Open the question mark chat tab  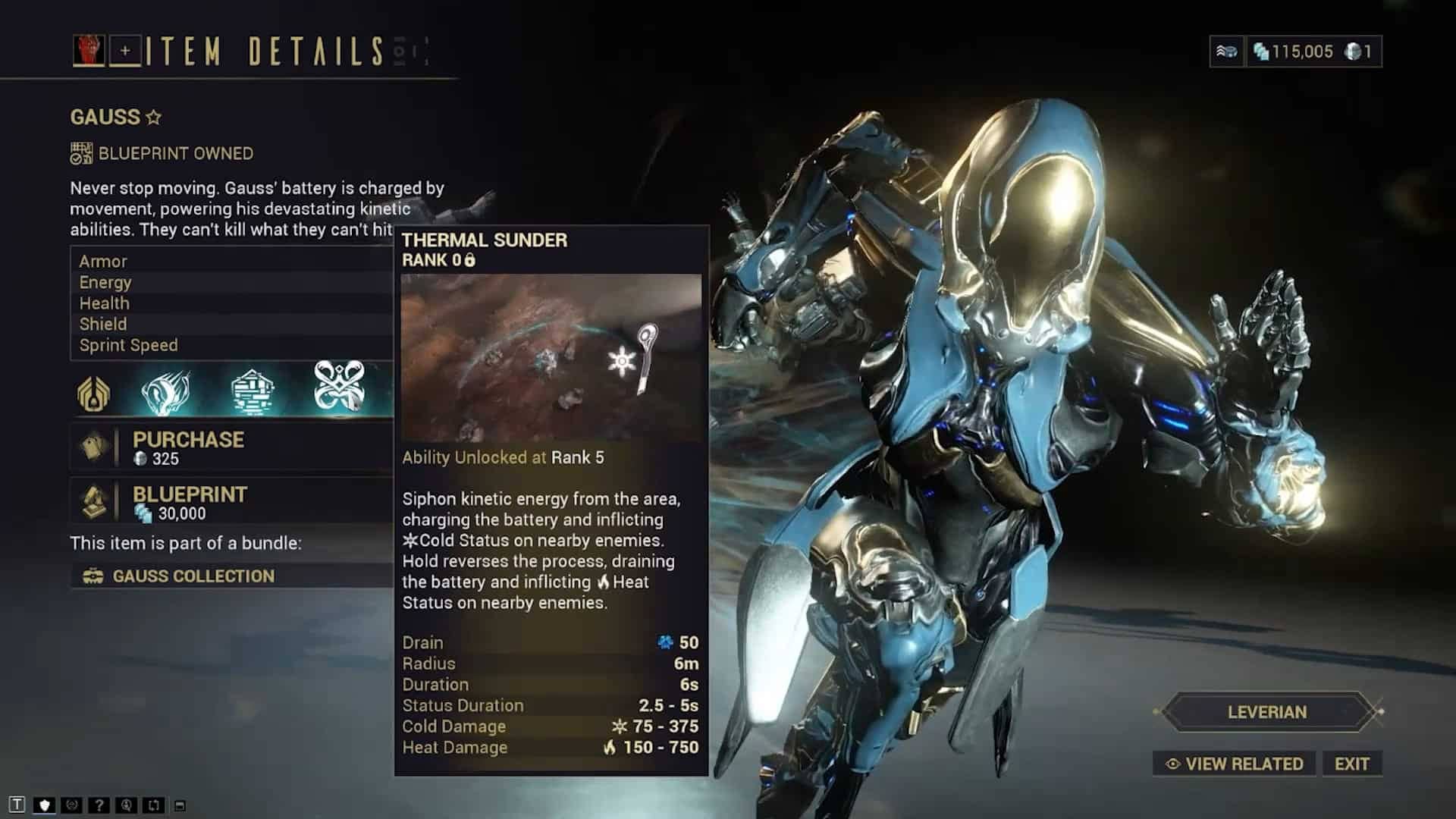(x=99, y=805)
